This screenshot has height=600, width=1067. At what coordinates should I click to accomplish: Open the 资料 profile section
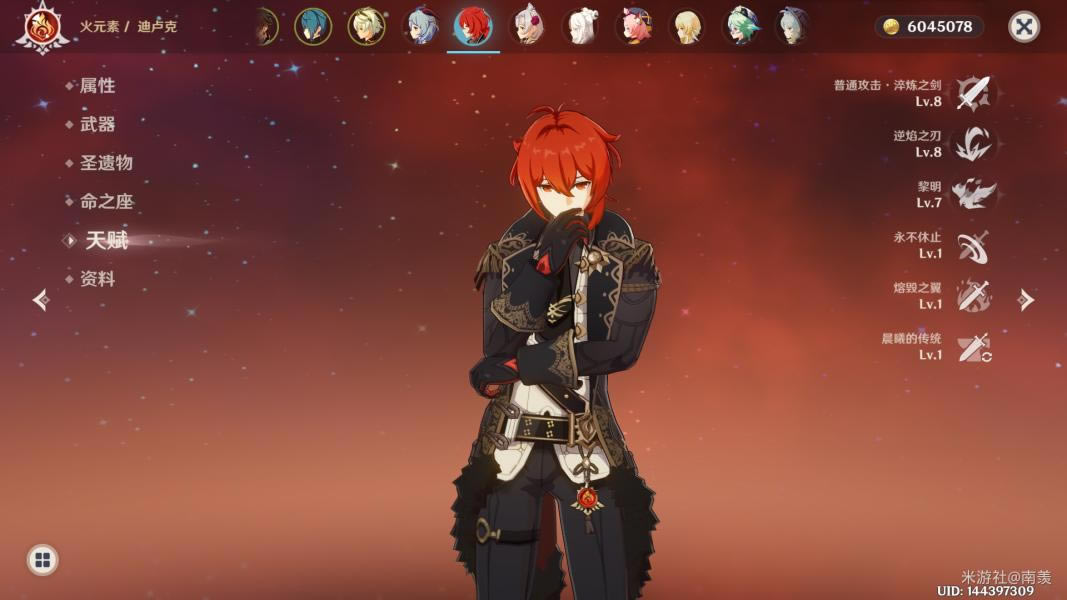pyautogui.click(x=97, y=279)
